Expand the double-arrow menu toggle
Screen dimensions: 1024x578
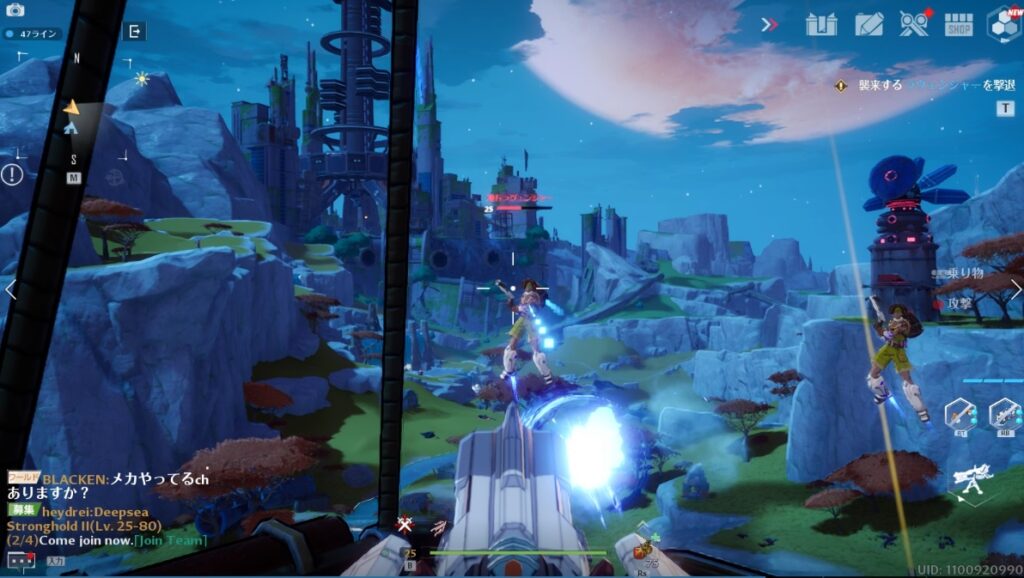(x=769, y=24)
